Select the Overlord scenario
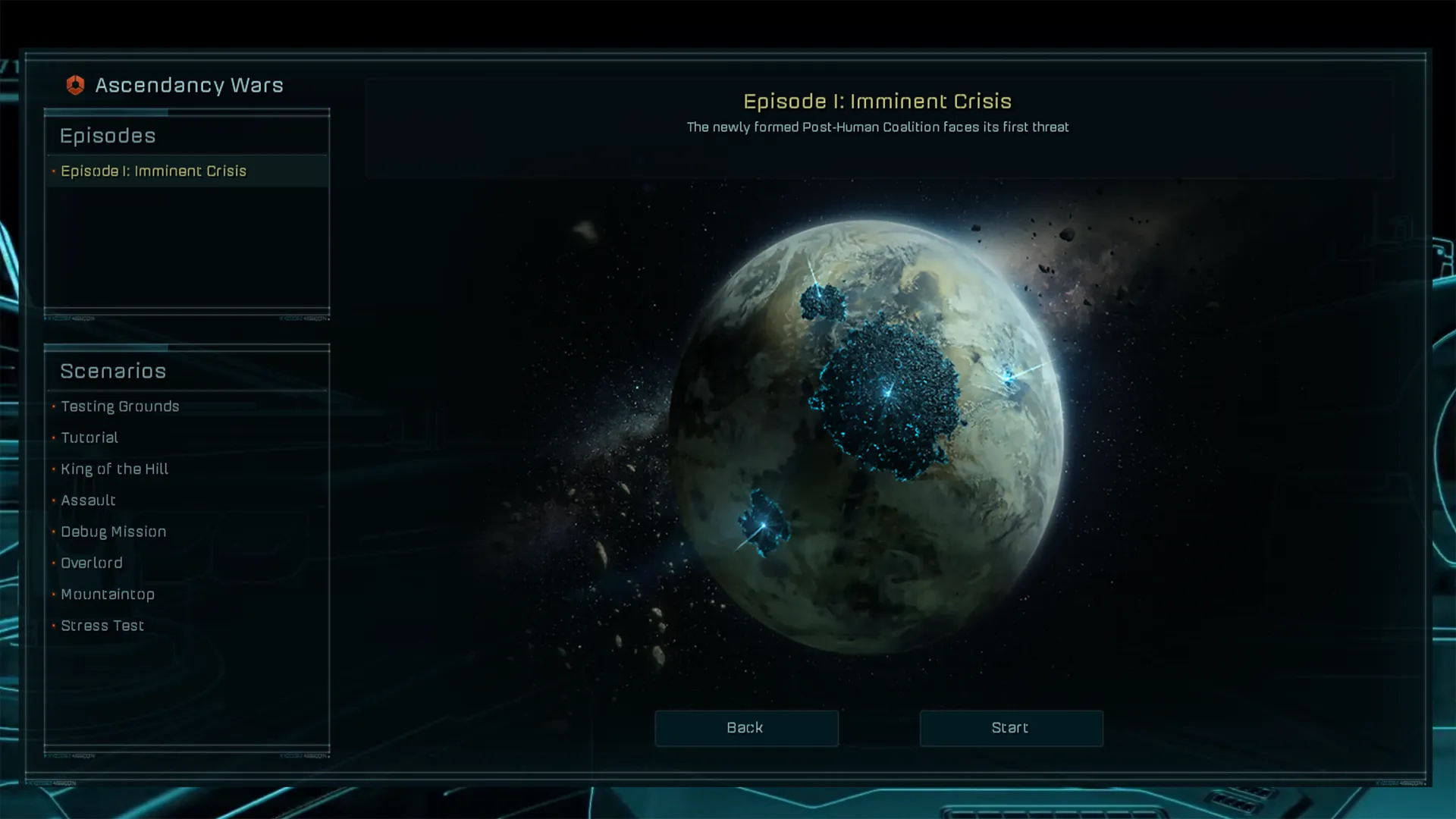This screenshot has height=819, width=1456. click(91, 563)
